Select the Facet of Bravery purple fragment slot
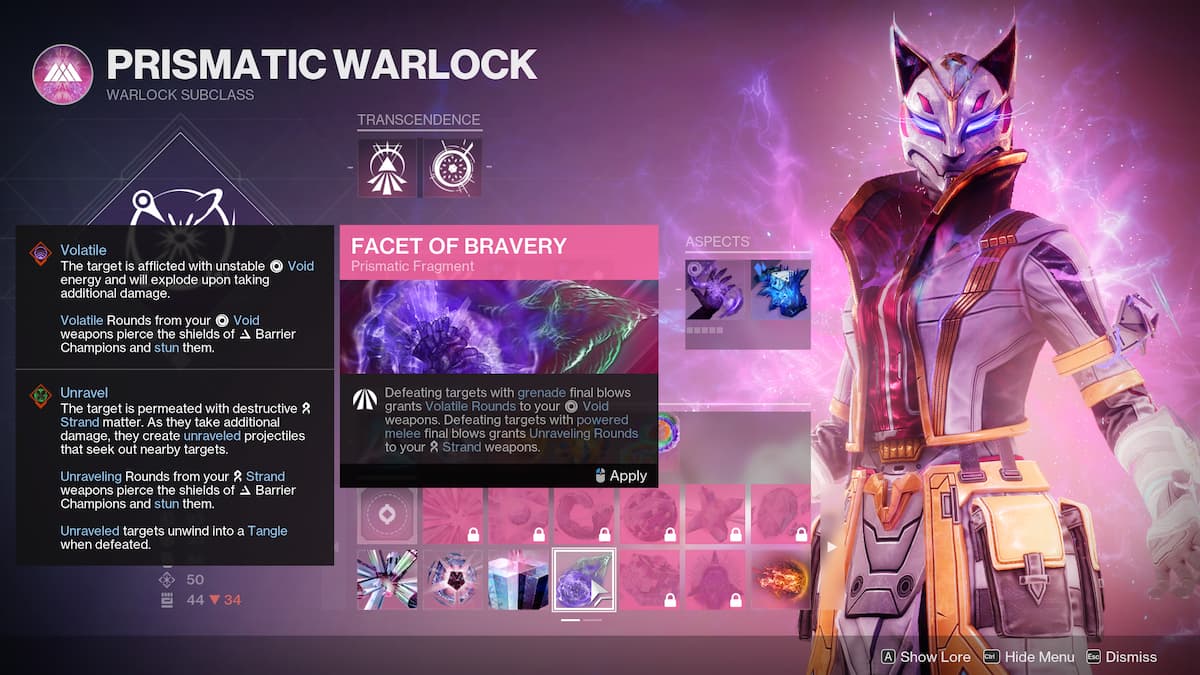 pyautogui.click(x=584, y=580)
